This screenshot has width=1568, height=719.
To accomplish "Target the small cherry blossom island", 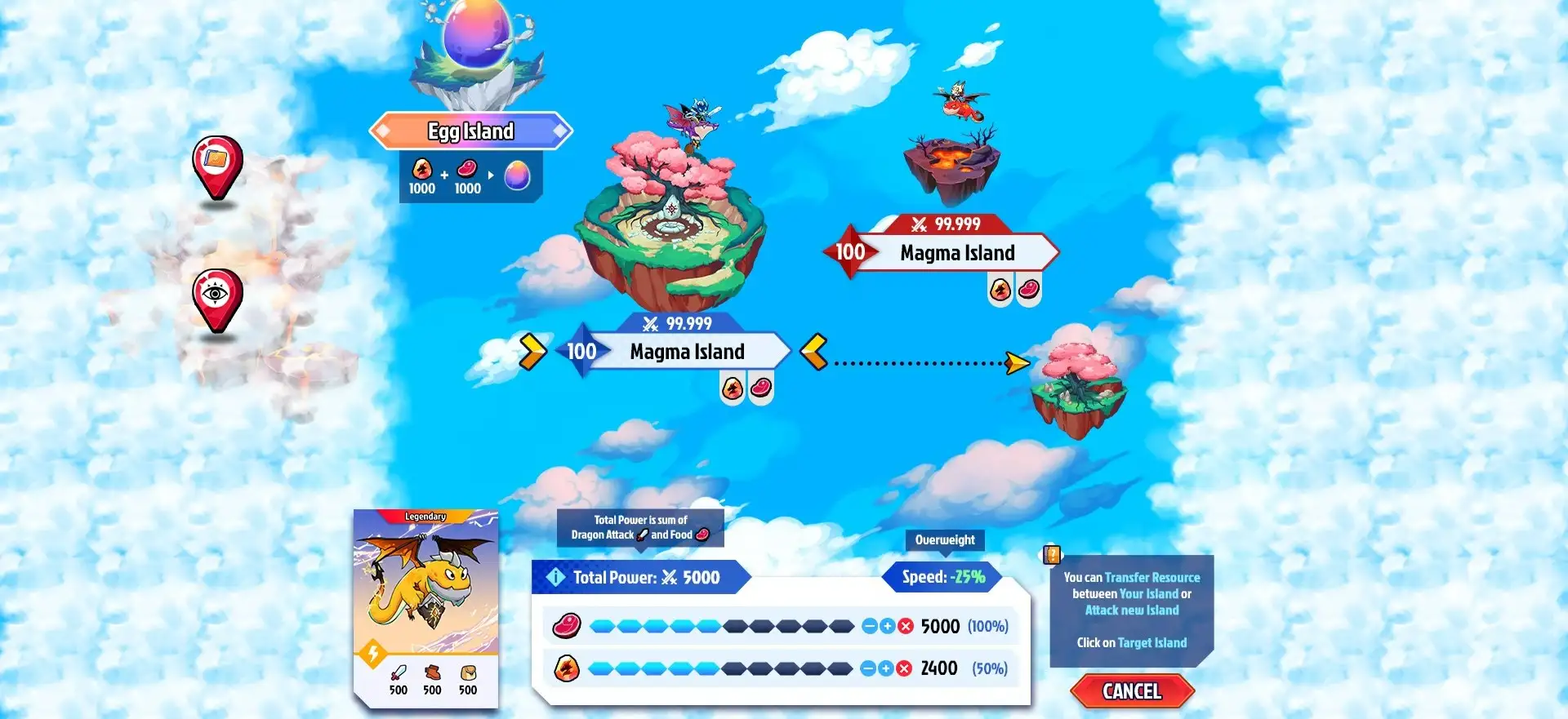I will 1078,389.
